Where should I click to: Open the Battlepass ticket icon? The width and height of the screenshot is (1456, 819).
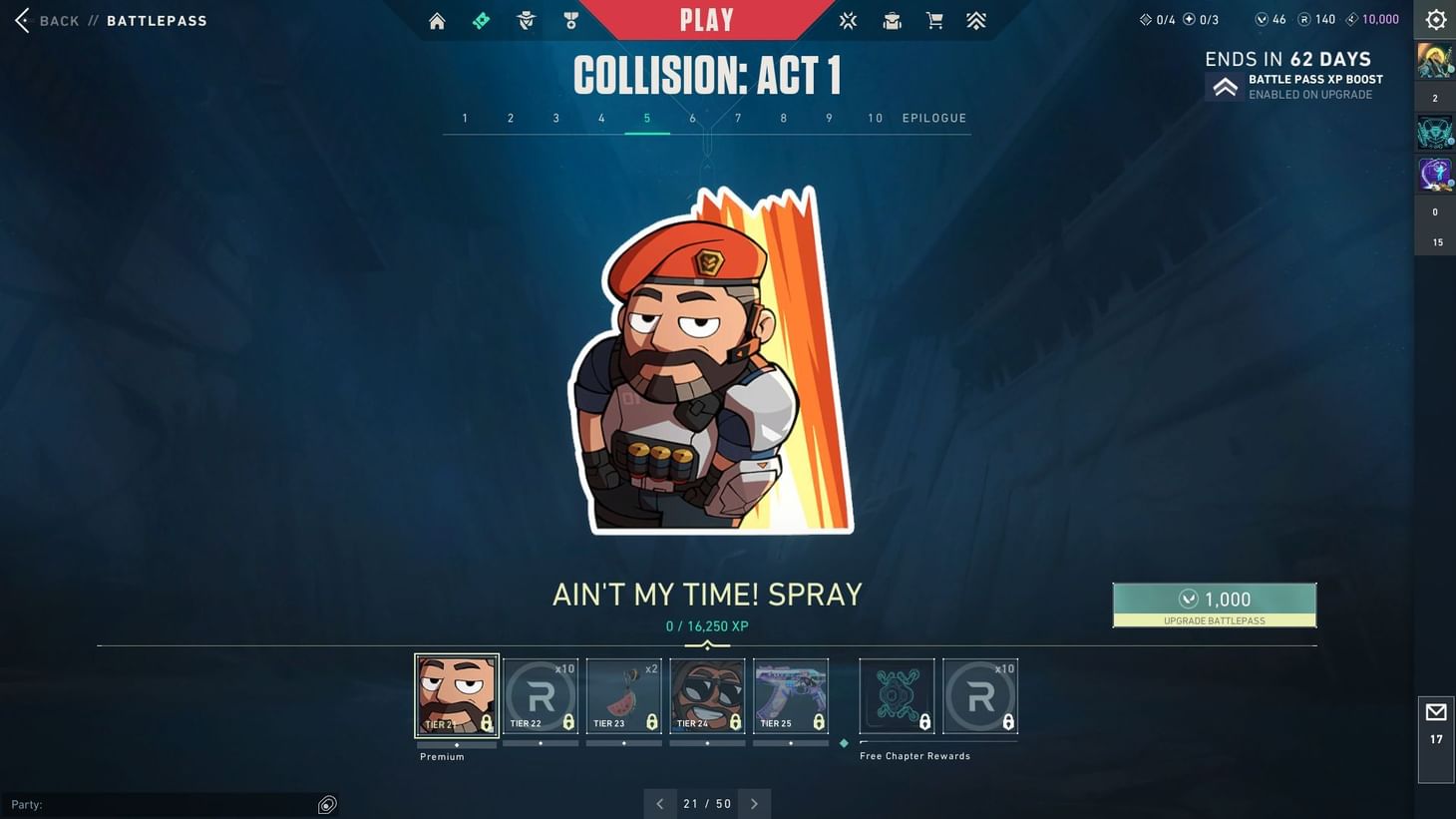point(482,20)
